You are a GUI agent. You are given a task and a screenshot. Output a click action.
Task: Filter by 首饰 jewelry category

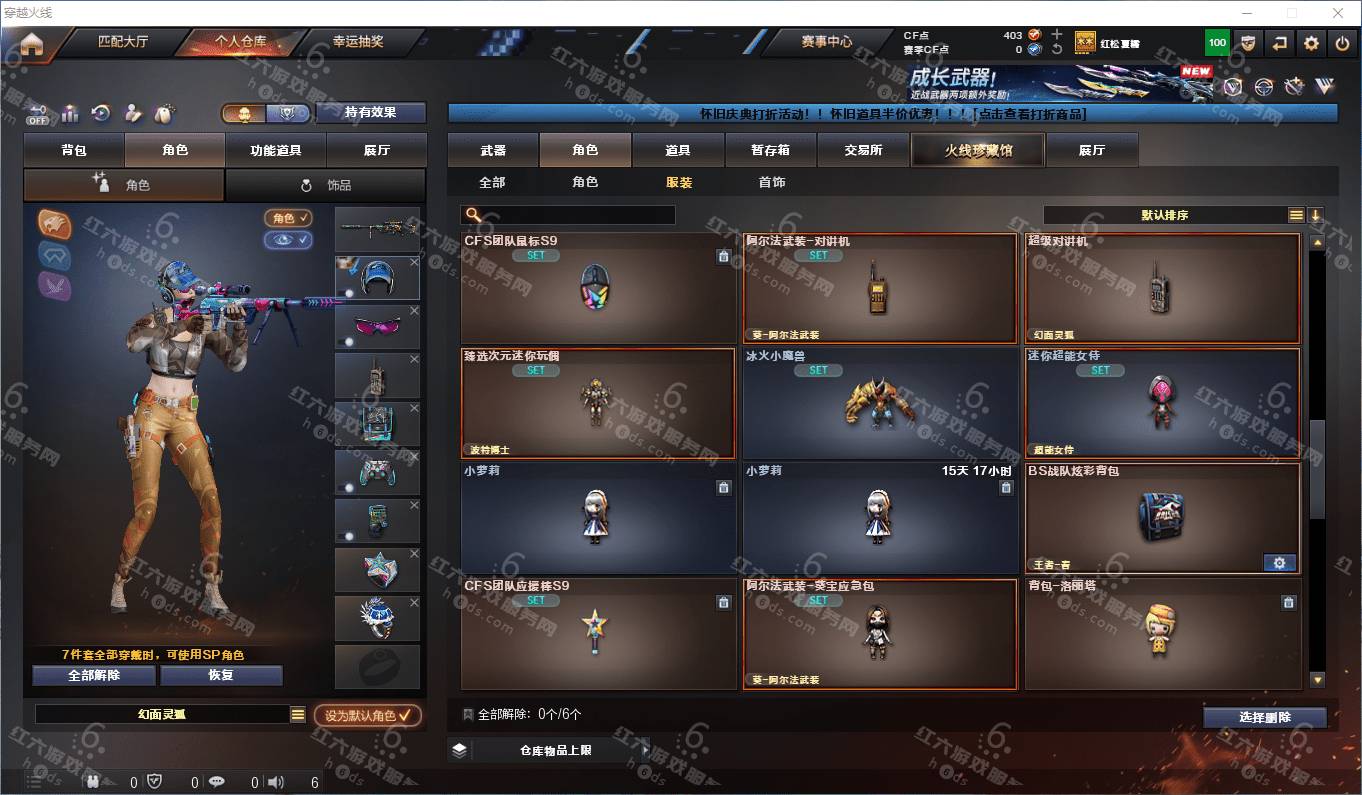click(771, 182)
